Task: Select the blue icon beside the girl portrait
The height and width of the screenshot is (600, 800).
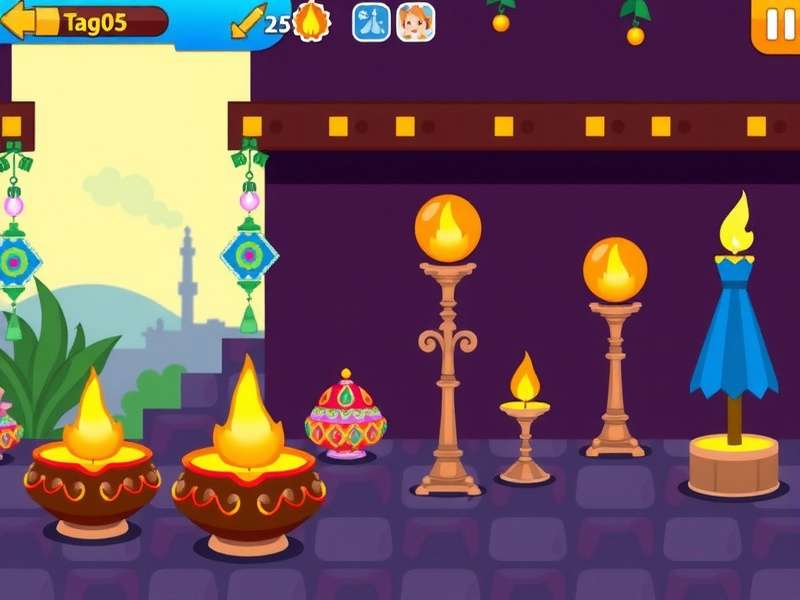Action: 371,22
